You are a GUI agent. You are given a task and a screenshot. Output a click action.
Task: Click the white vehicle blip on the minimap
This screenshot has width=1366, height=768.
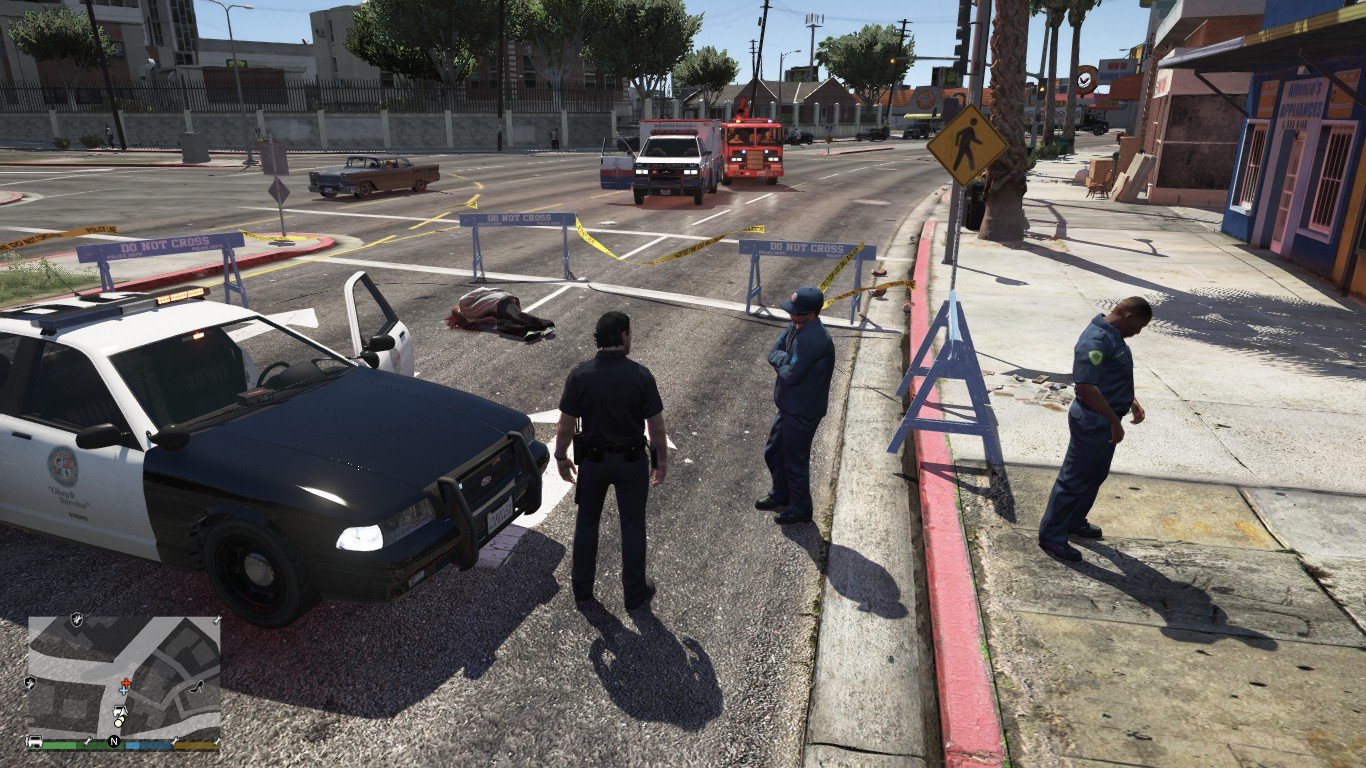[x=120, y=711]
